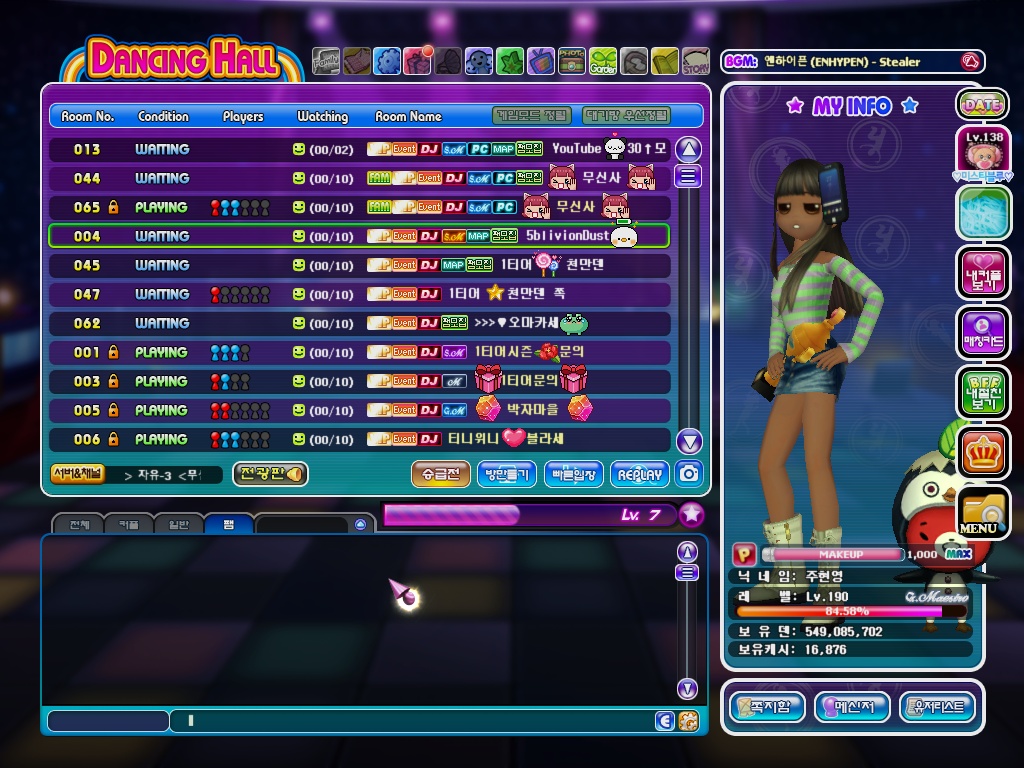Viewport: 1024px width, 768px height.
Task: Click the 방만들기 create room button
Action: tap(507, 474)
